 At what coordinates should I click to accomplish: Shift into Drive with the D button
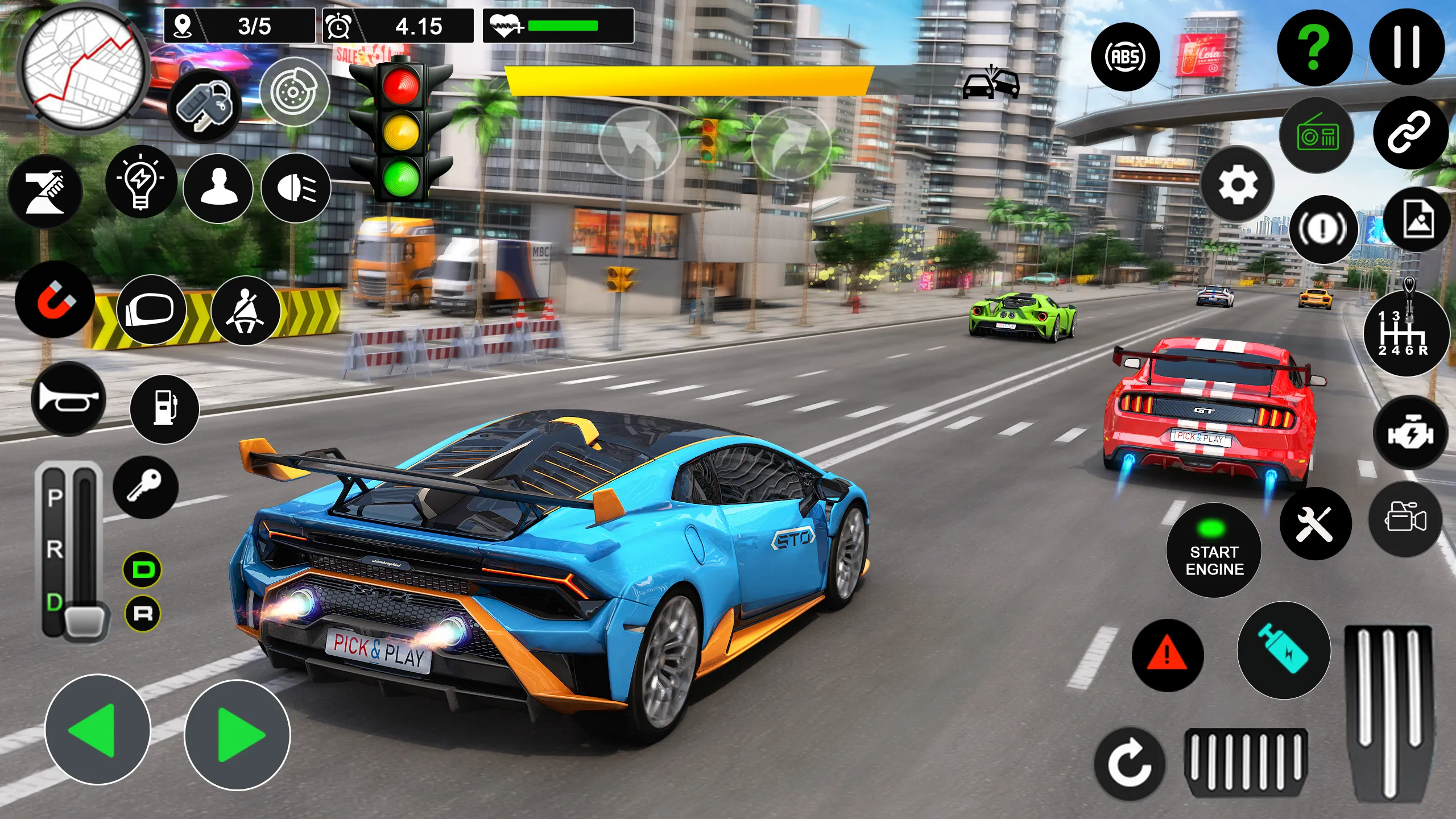[x=142, y=569]
